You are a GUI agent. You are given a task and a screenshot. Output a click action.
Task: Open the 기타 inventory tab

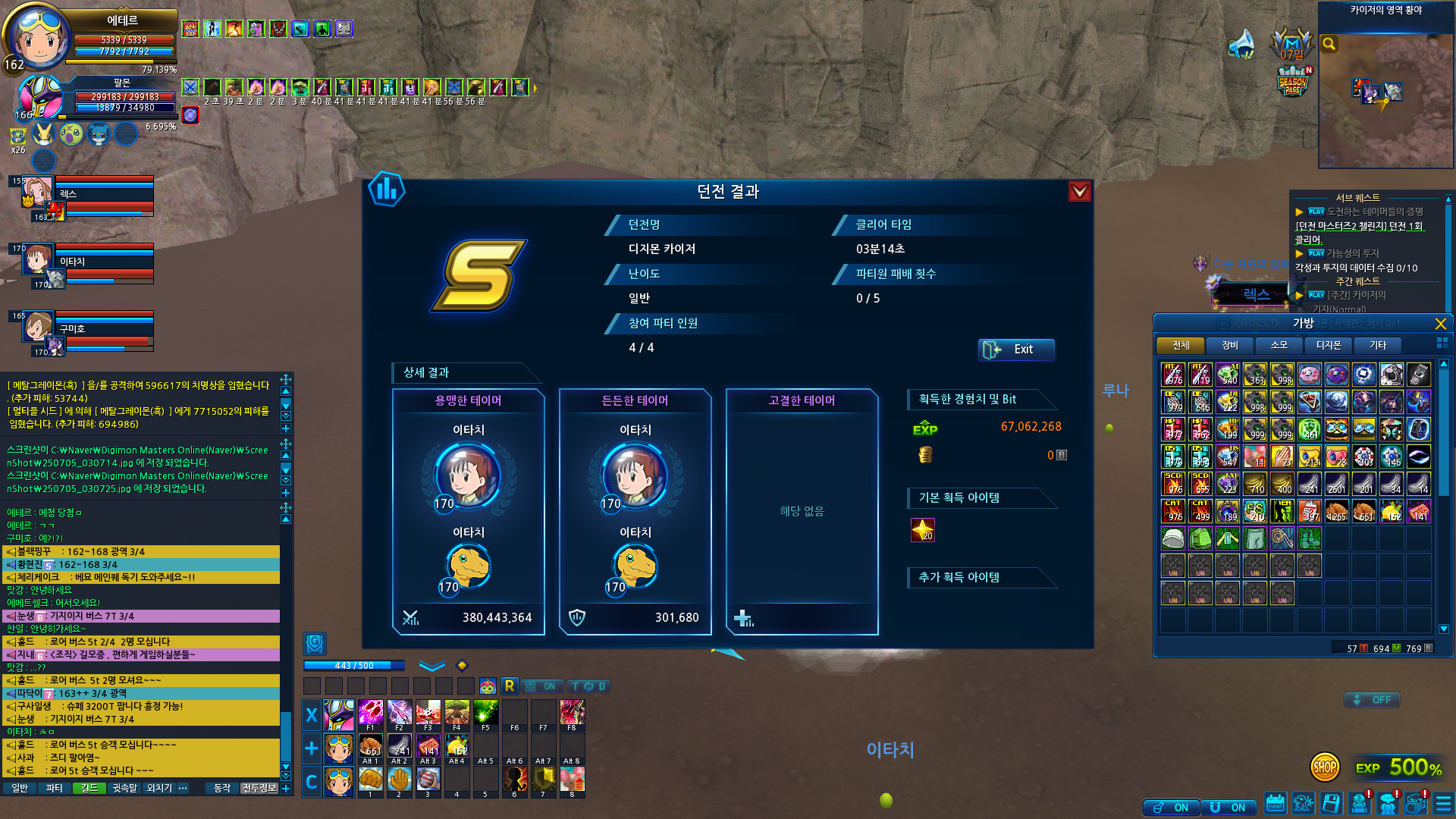click(1377, 346)
